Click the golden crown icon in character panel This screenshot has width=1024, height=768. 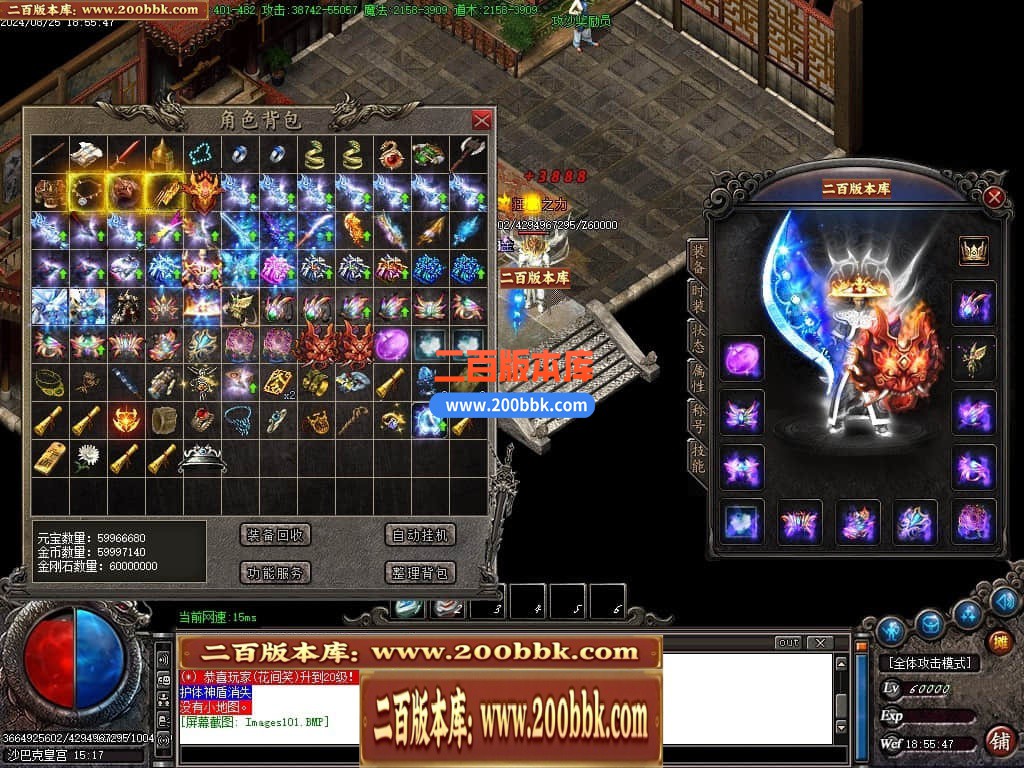(973, 251)
